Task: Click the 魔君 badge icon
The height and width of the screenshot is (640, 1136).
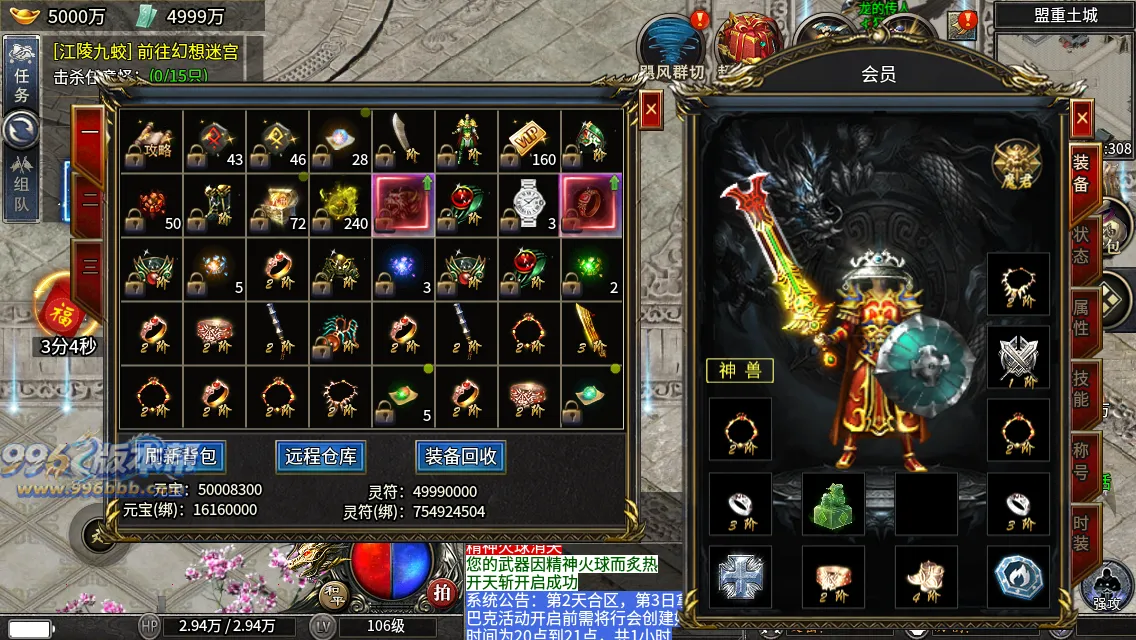Action: click(1017, 163)
